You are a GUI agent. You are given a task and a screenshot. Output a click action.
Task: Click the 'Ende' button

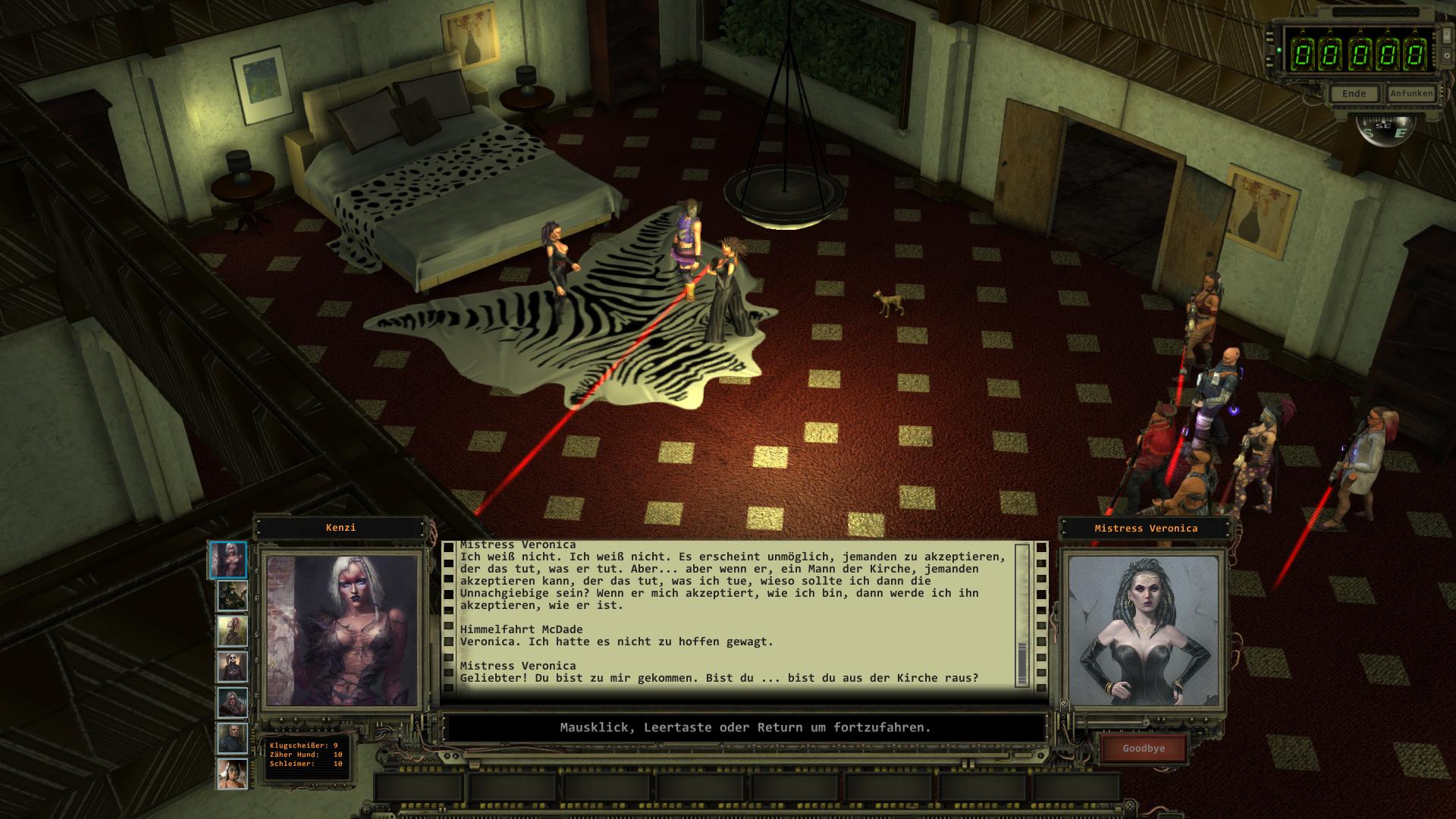click(x=1354, y=94)
